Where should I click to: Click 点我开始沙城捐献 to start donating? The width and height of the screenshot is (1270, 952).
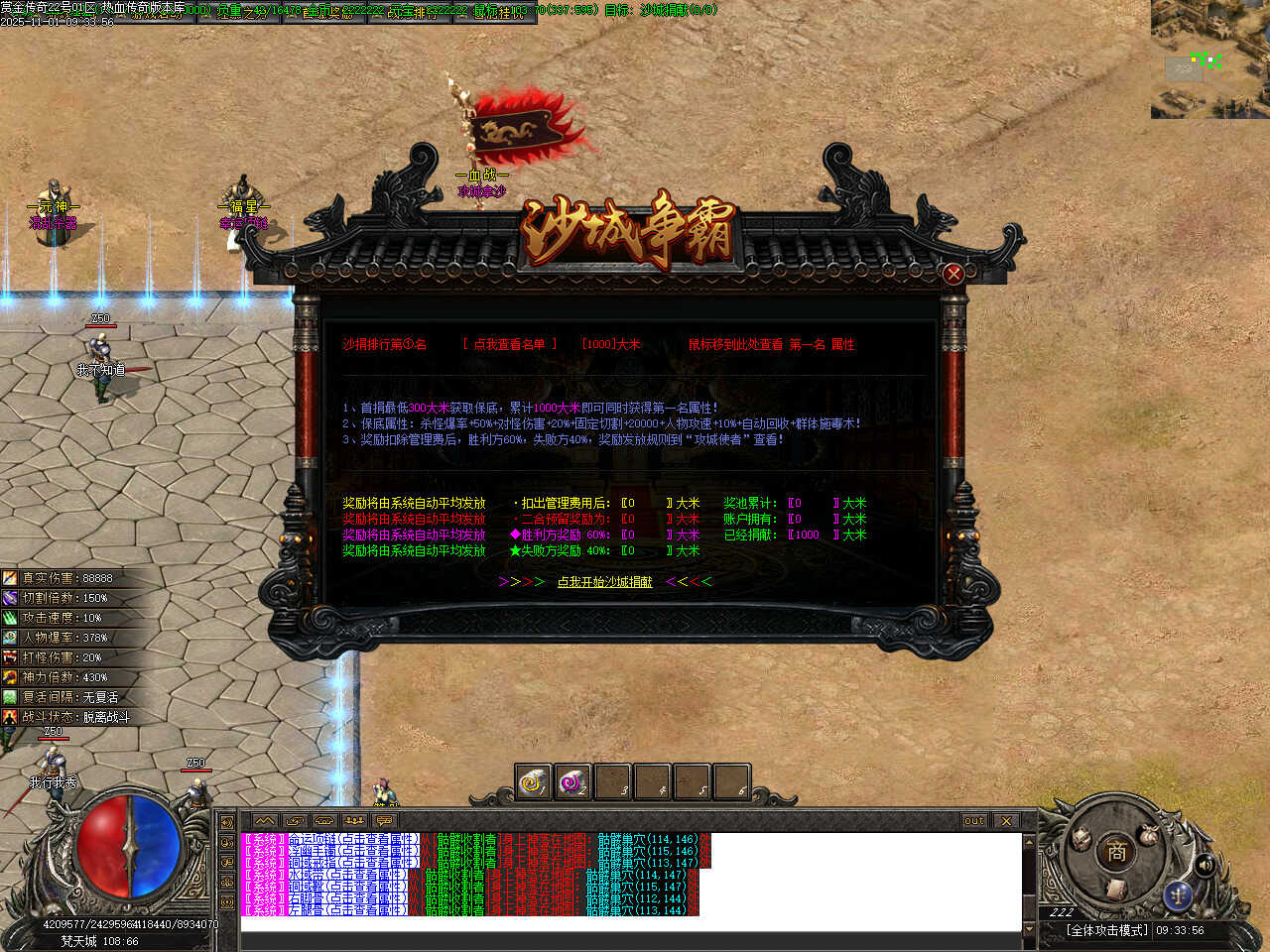coord(604,582)
